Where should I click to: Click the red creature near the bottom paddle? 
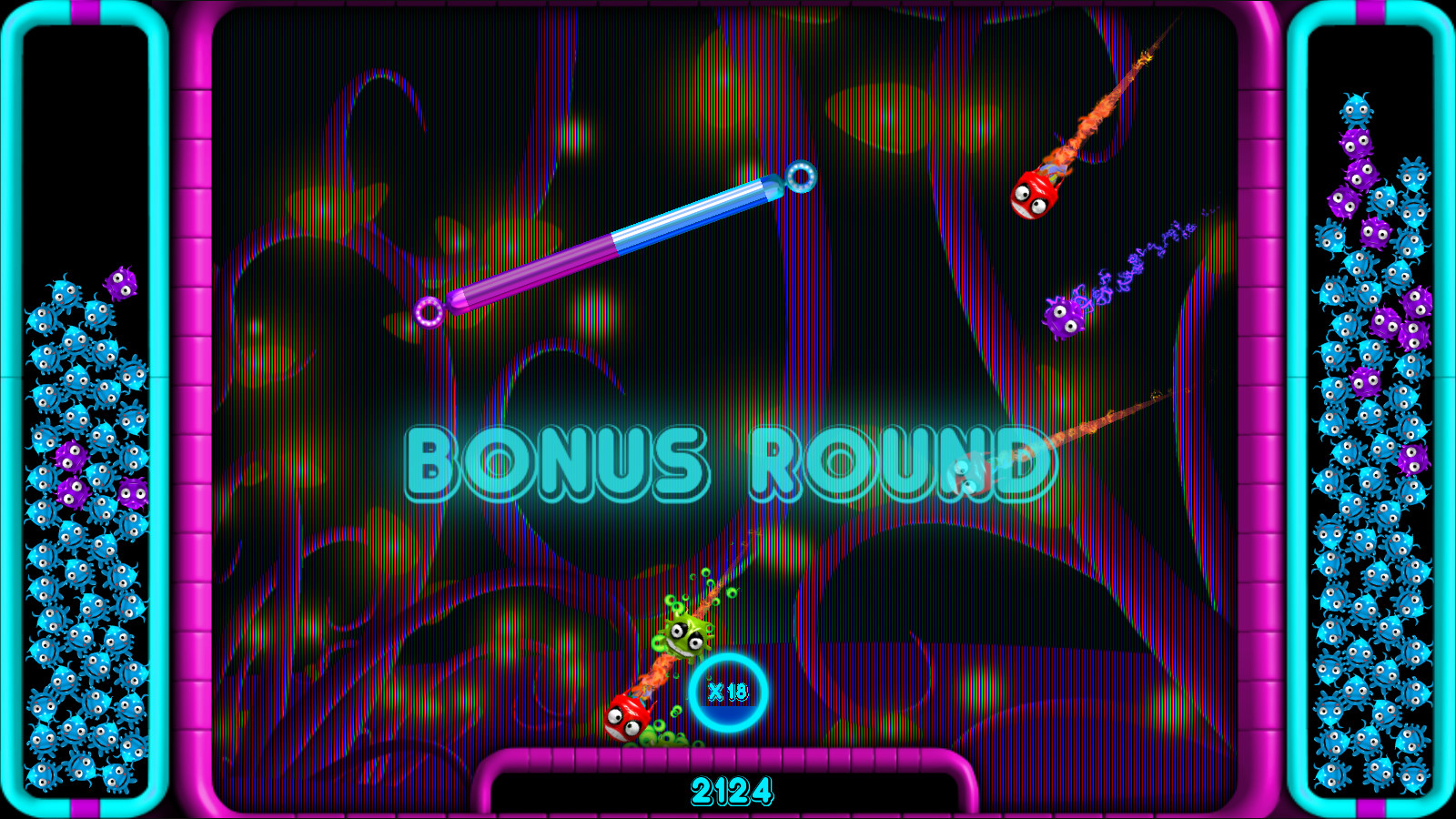tap(626, 719)
